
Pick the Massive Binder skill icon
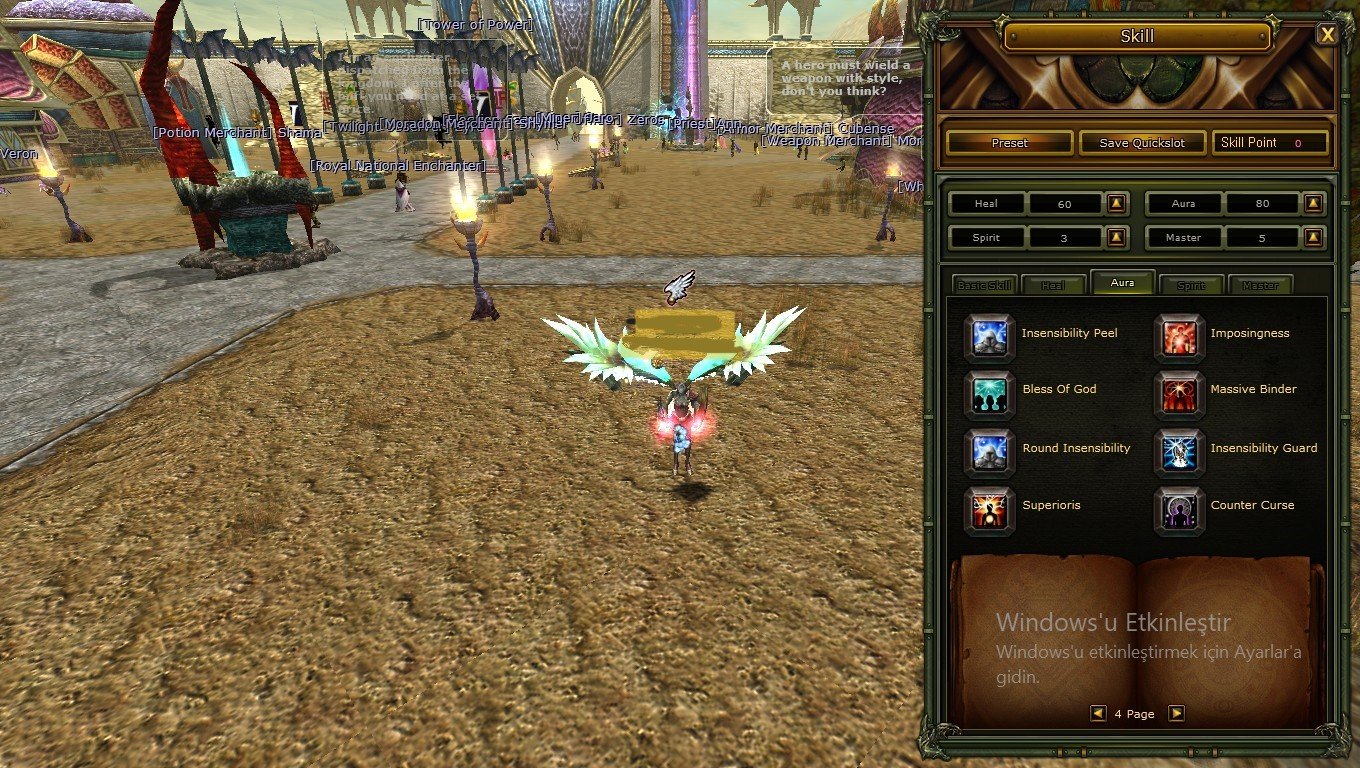tap(1179, 393)
